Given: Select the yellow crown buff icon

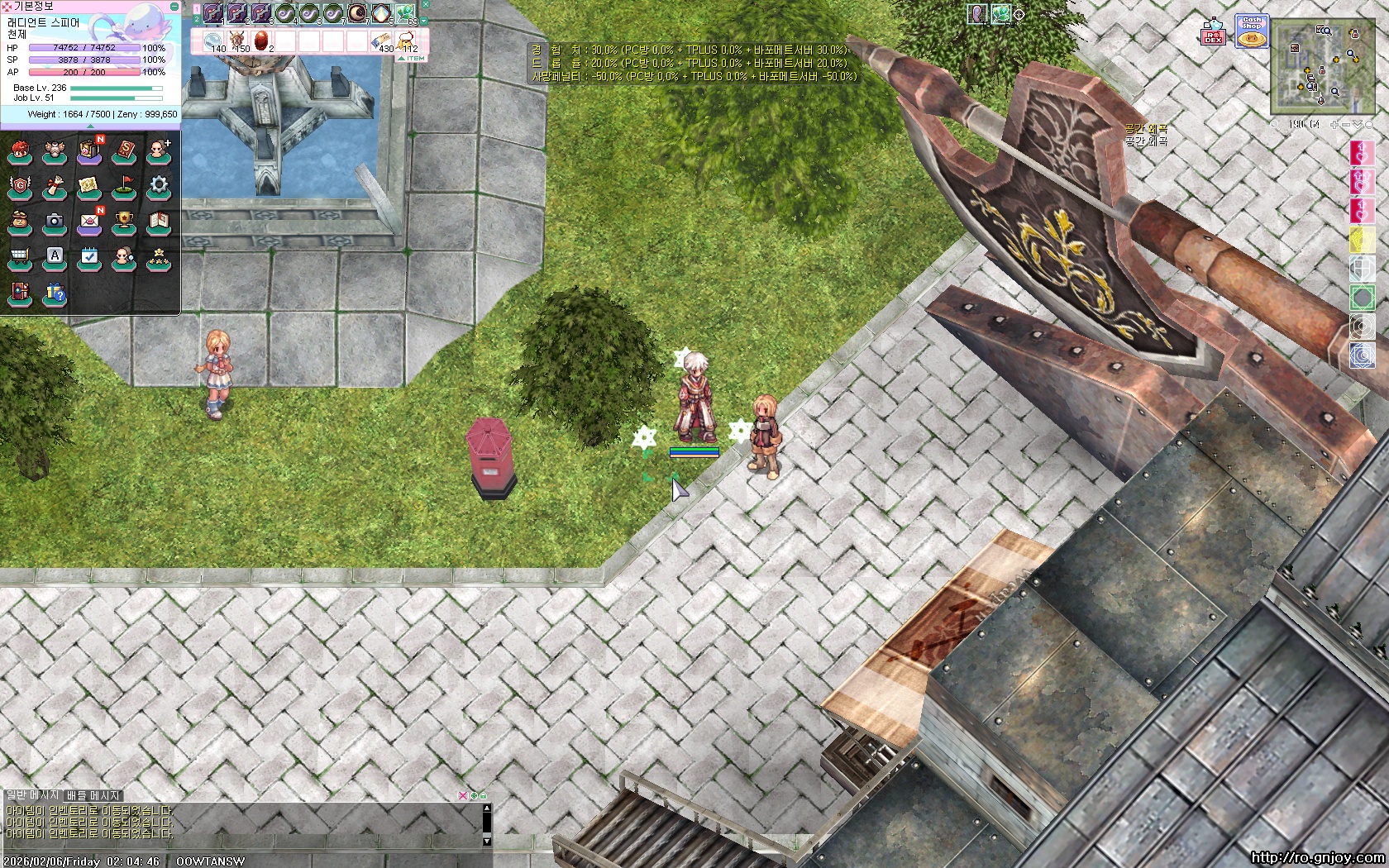Looking at the screenshot, I should point(1362,240).
